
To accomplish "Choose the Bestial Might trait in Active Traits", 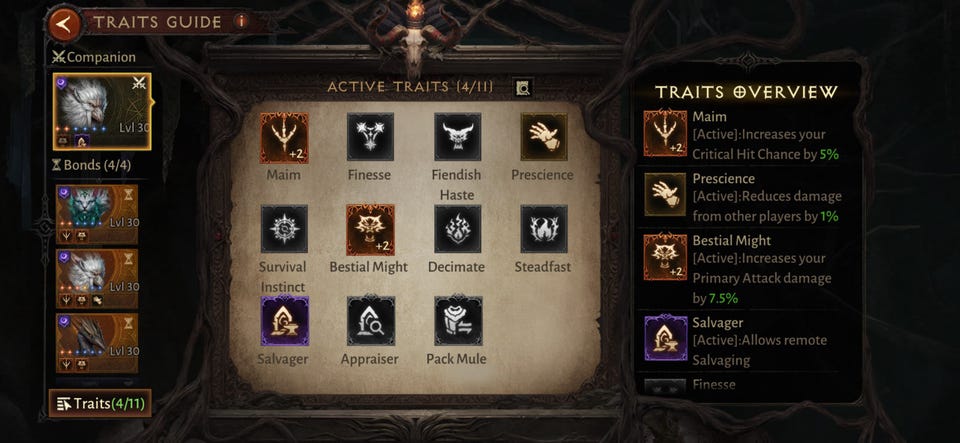I will 369,229.
